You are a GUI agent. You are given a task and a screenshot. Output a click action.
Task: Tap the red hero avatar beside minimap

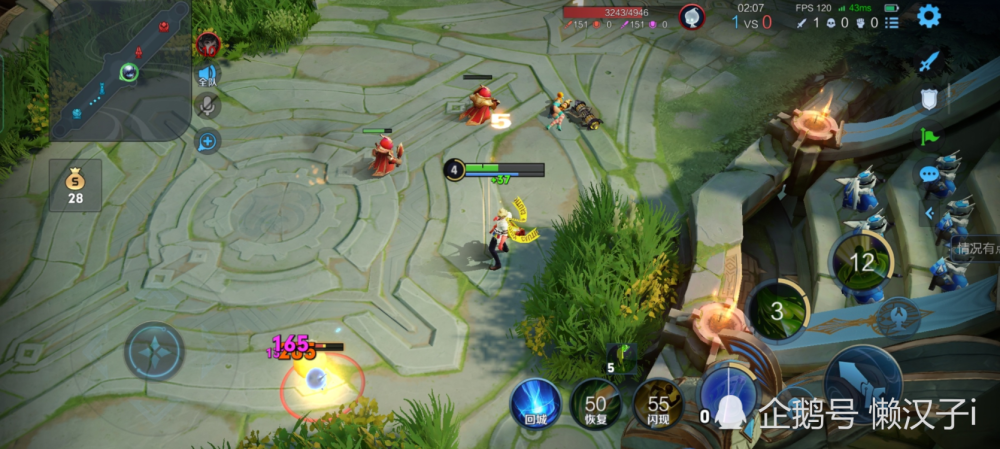[208, 43]
